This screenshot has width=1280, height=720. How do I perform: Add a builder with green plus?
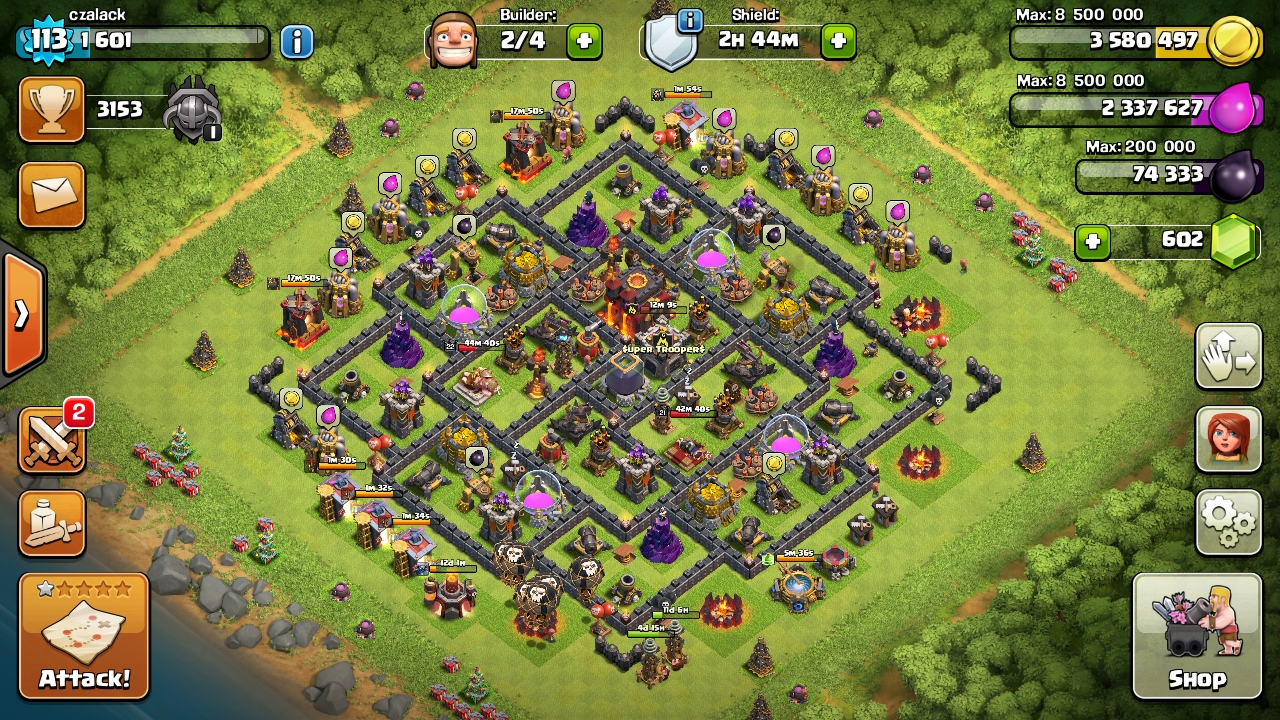(x=584, y=42)
